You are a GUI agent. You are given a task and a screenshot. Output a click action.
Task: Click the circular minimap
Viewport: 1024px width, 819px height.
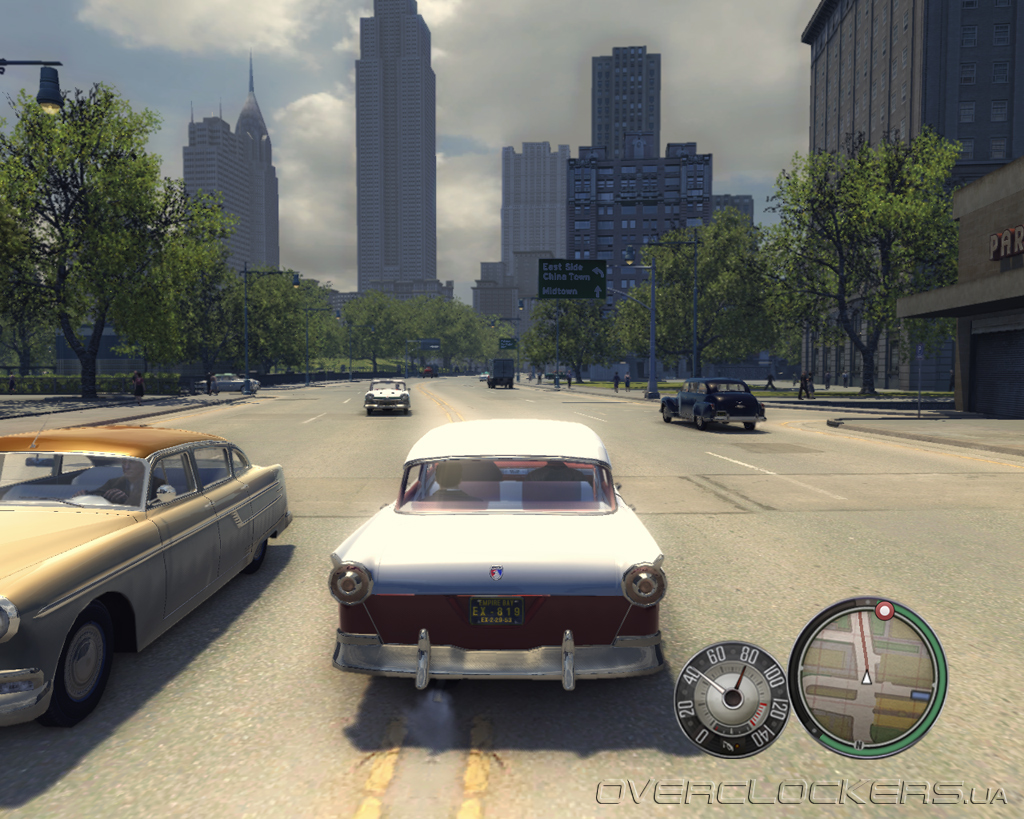click(x=866, y=677)
